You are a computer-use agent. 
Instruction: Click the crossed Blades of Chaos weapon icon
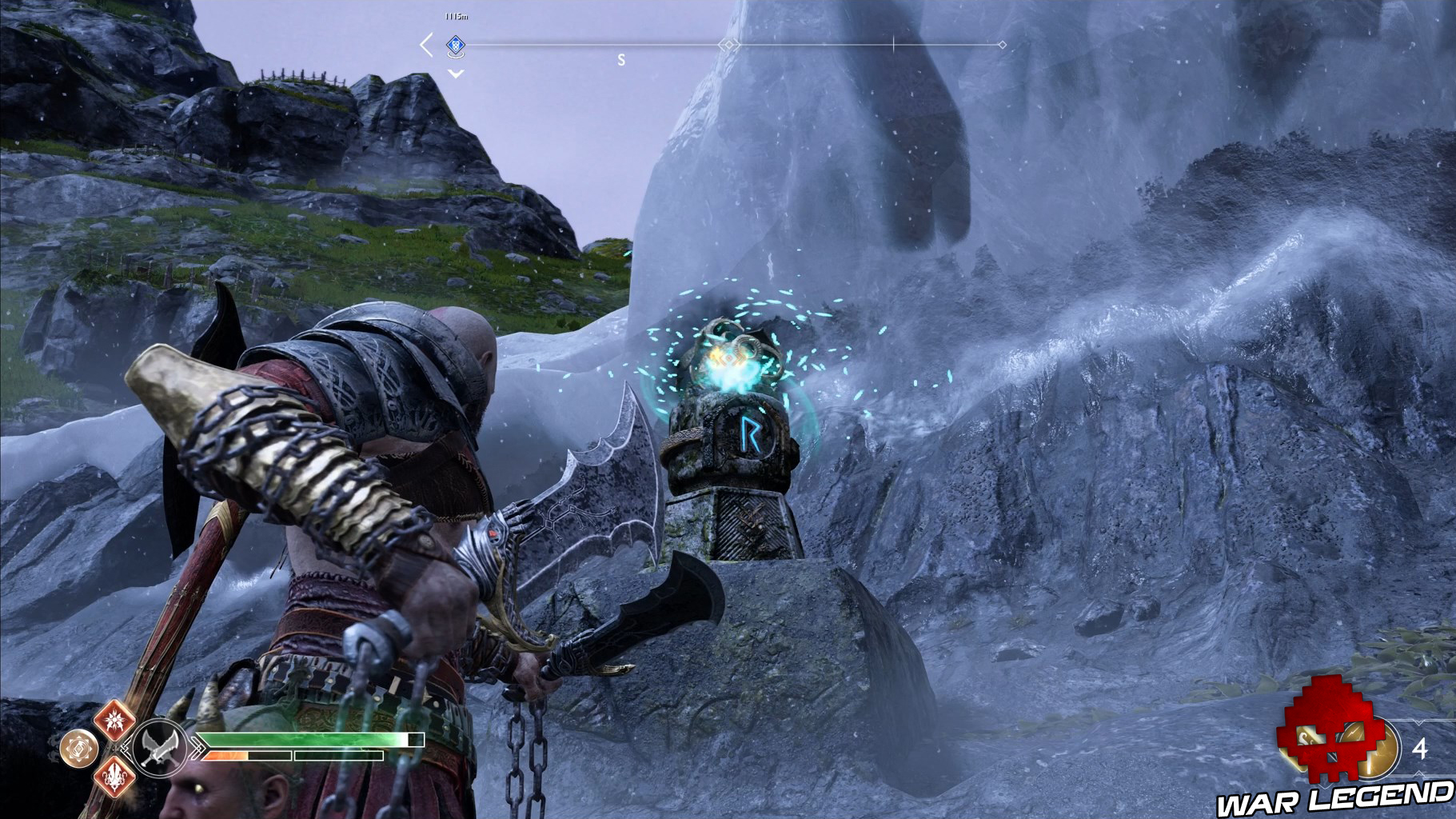(160, 749)
